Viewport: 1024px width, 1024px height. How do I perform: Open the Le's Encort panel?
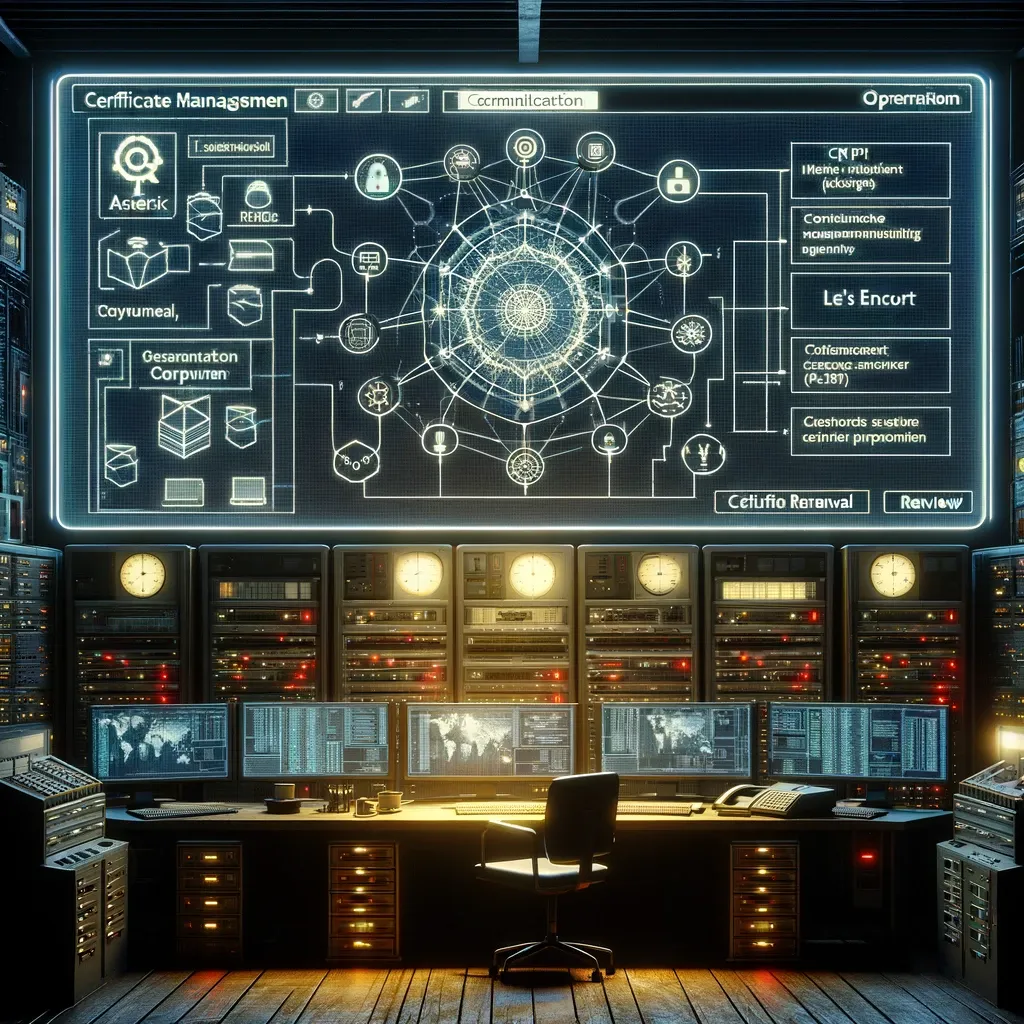[x=869, y=298]
